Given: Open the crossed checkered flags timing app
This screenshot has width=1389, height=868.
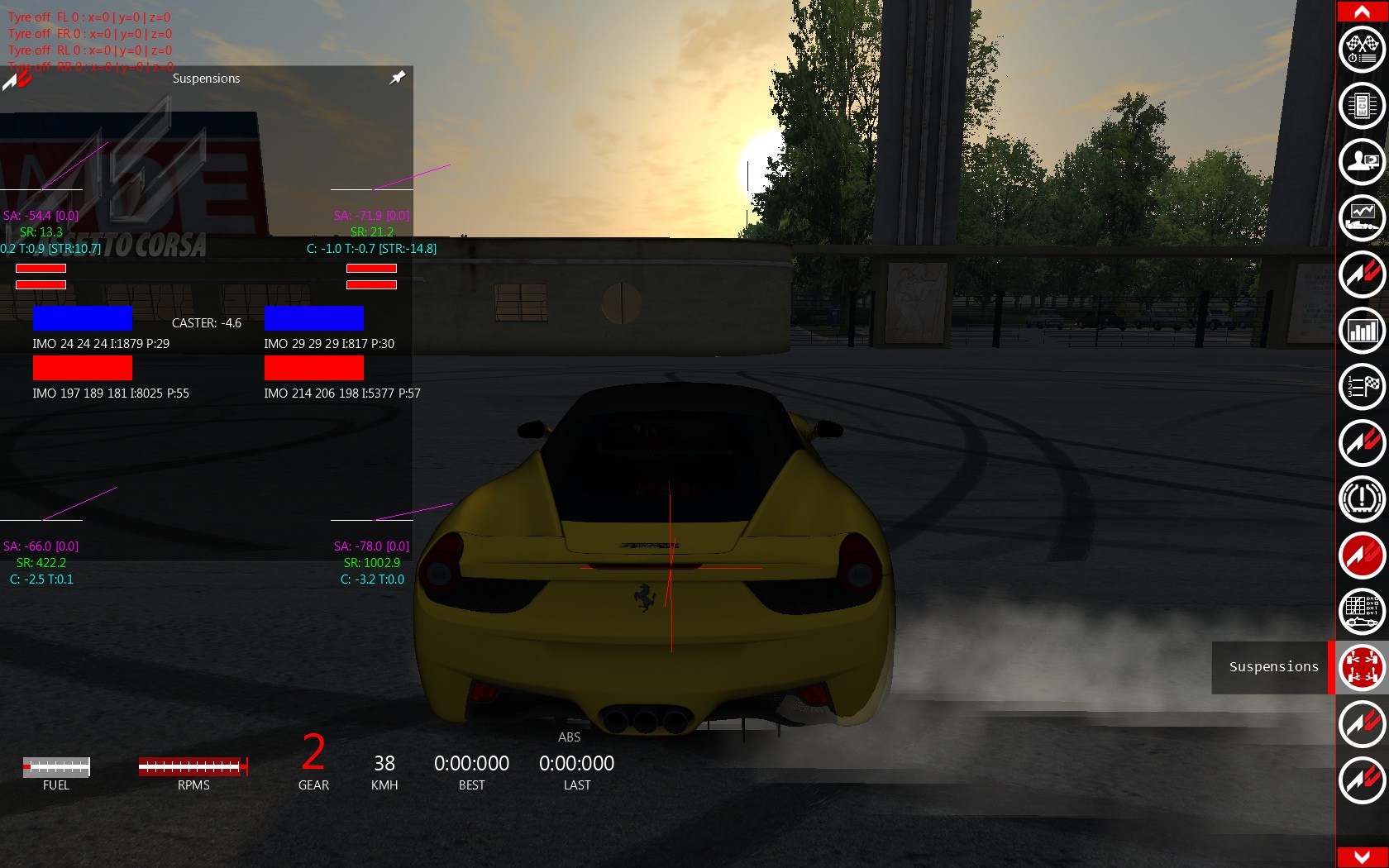Looking at the screenshot, I should coord(1362,50).
